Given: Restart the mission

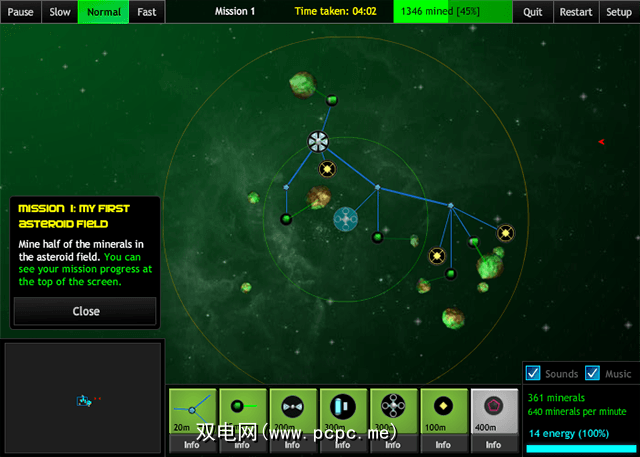Looking at the screenshot, I should (x=576, y=12).
